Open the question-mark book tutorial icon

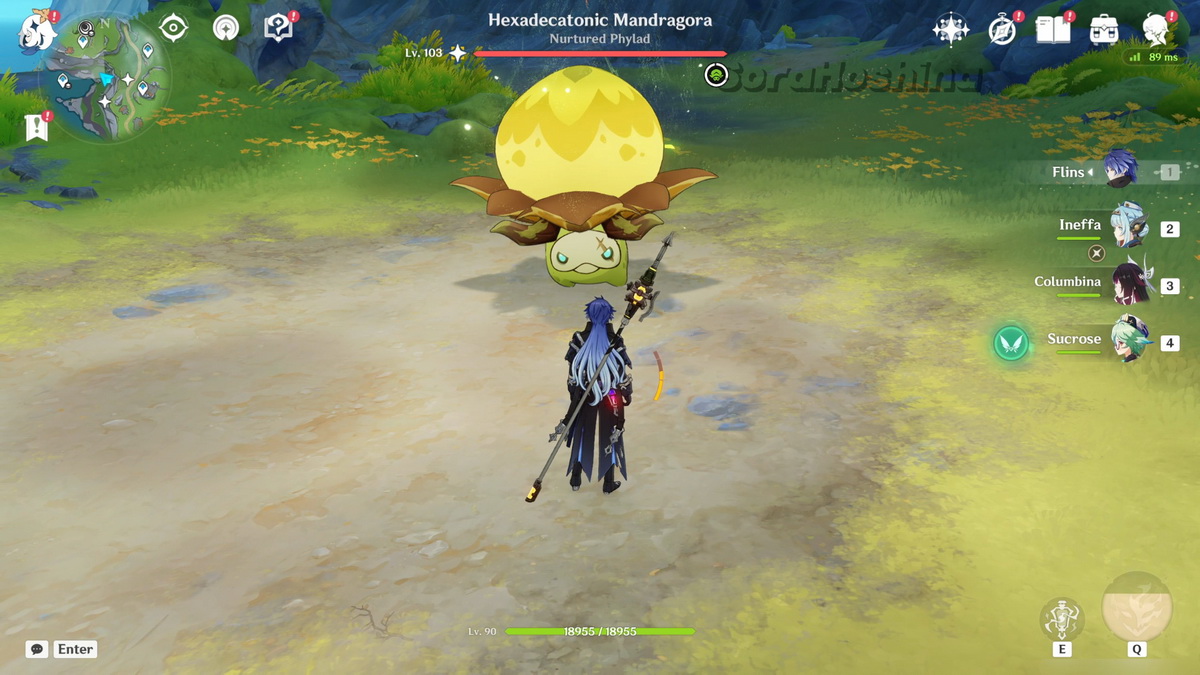pos(279,28)
